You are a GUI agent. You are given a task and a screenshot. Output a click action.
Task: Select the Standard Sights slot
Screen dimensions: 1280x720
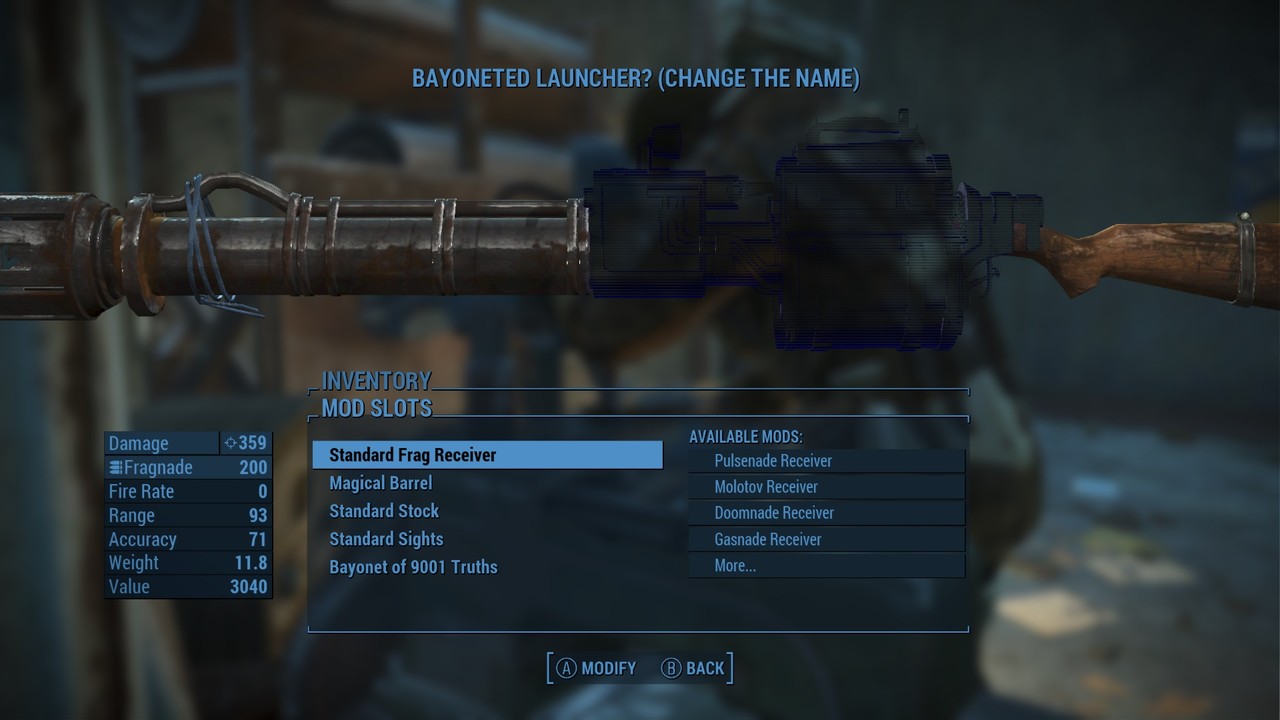click(386, 539)
